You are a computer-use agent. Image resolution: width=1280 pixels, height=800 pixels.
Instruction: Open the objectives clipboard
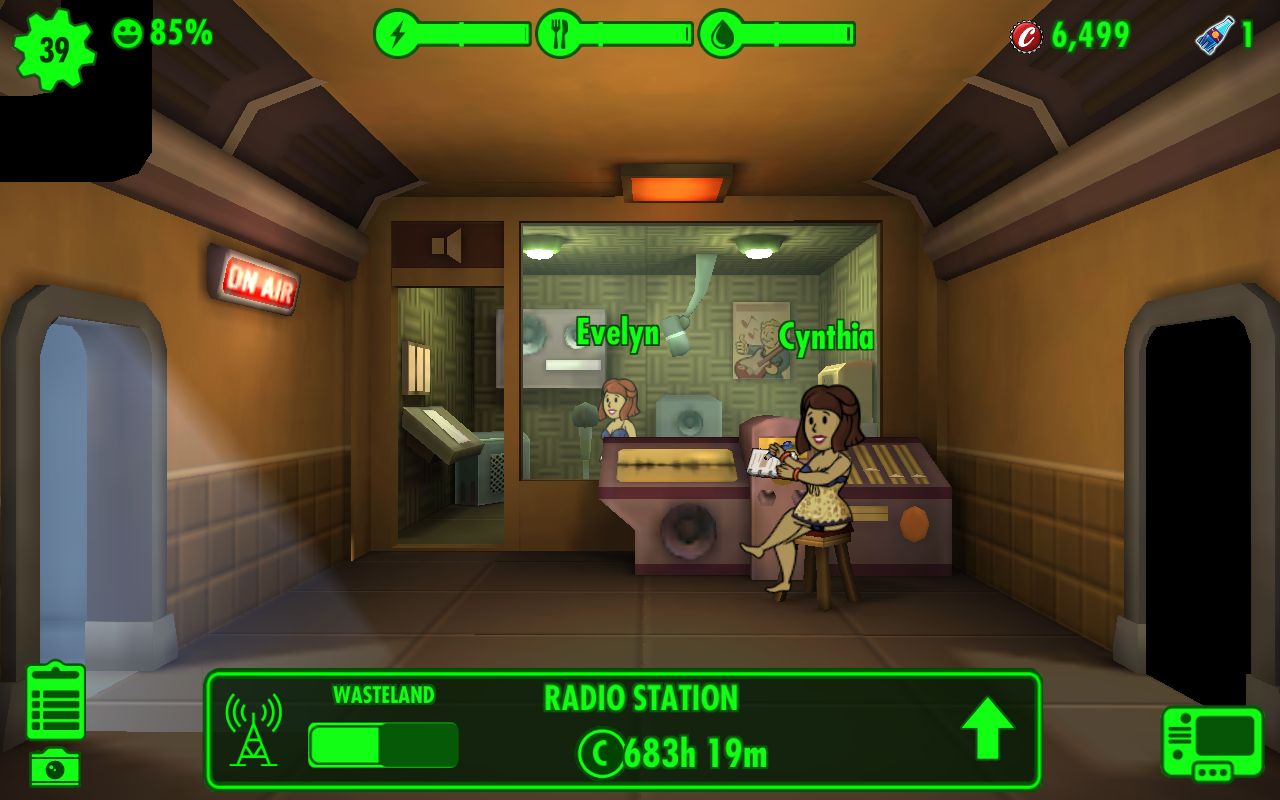coord(56,701)
